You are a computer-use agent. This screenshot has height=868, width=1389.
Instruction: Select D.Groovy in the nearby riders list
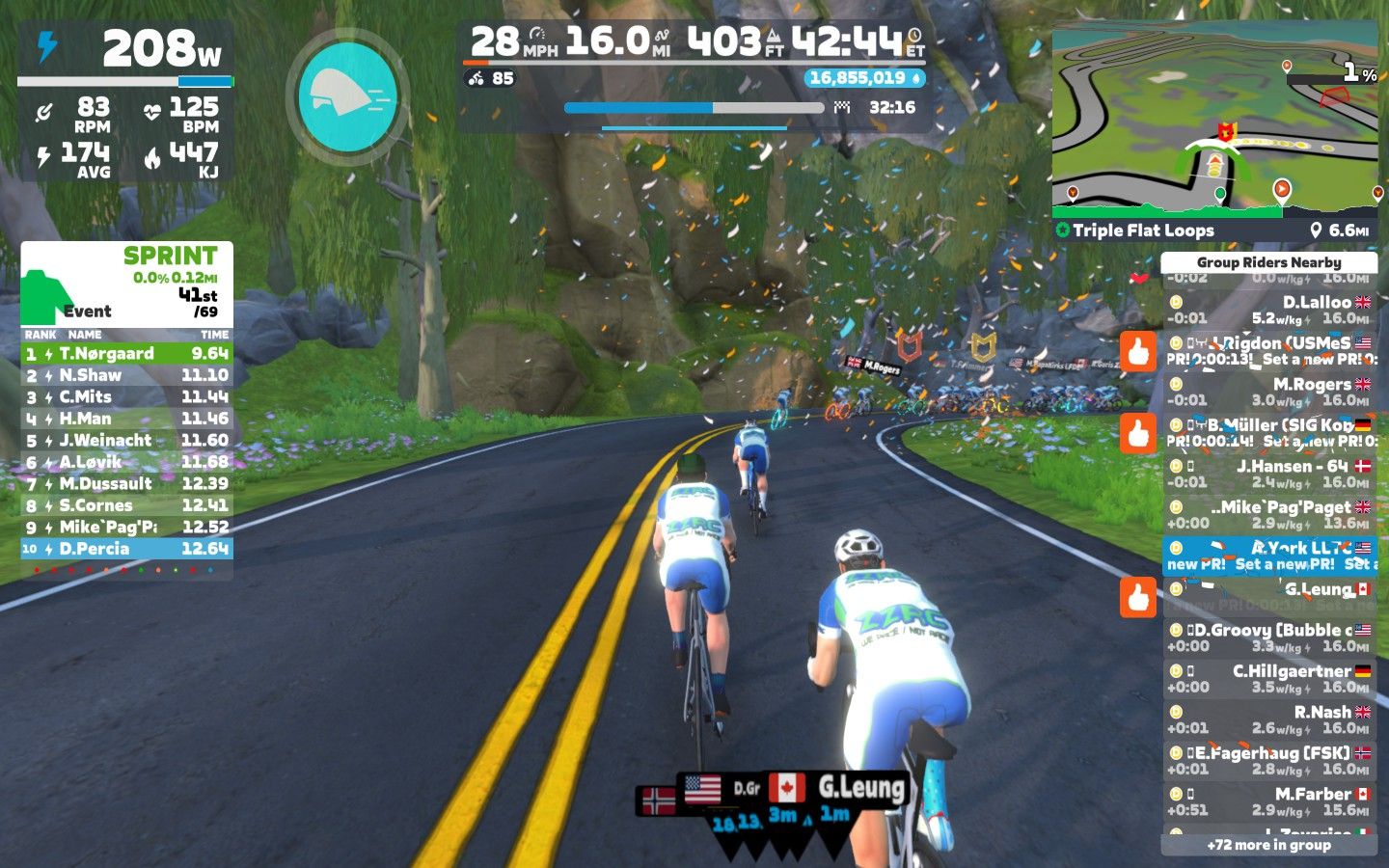(1268, 637)
